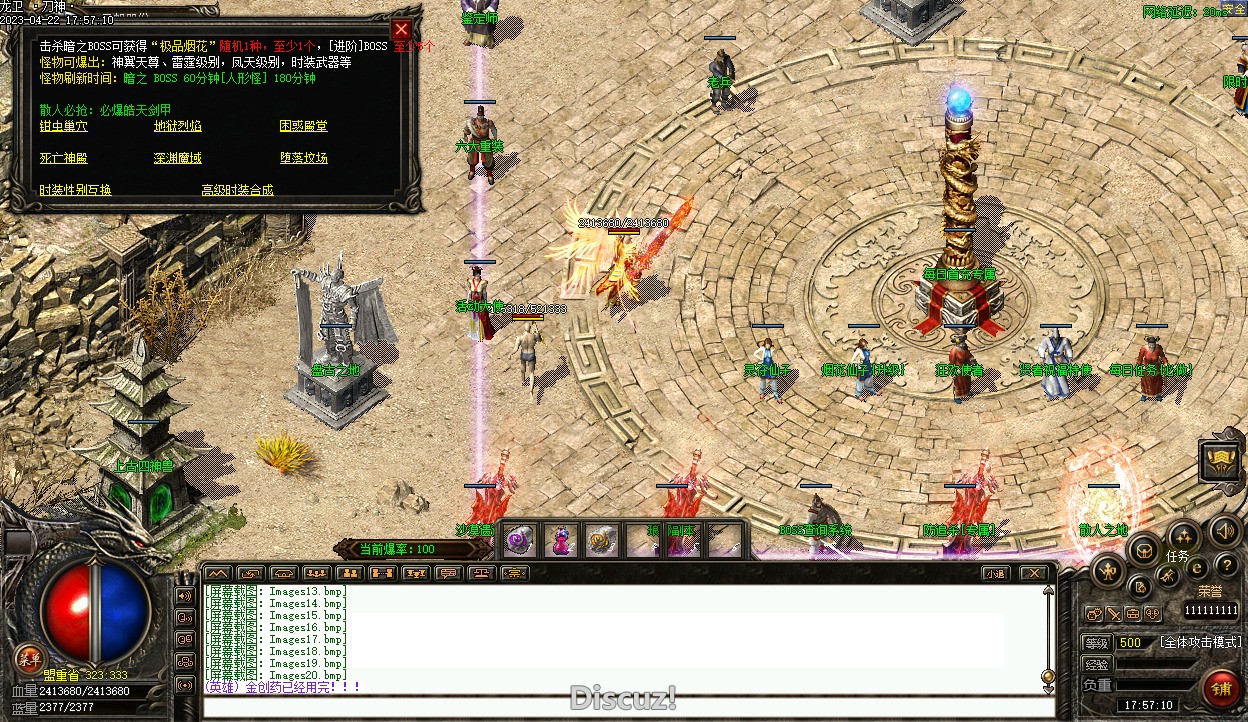Click the golden scroll button above the menu

pyautogui.click(x=1221, y=460)
